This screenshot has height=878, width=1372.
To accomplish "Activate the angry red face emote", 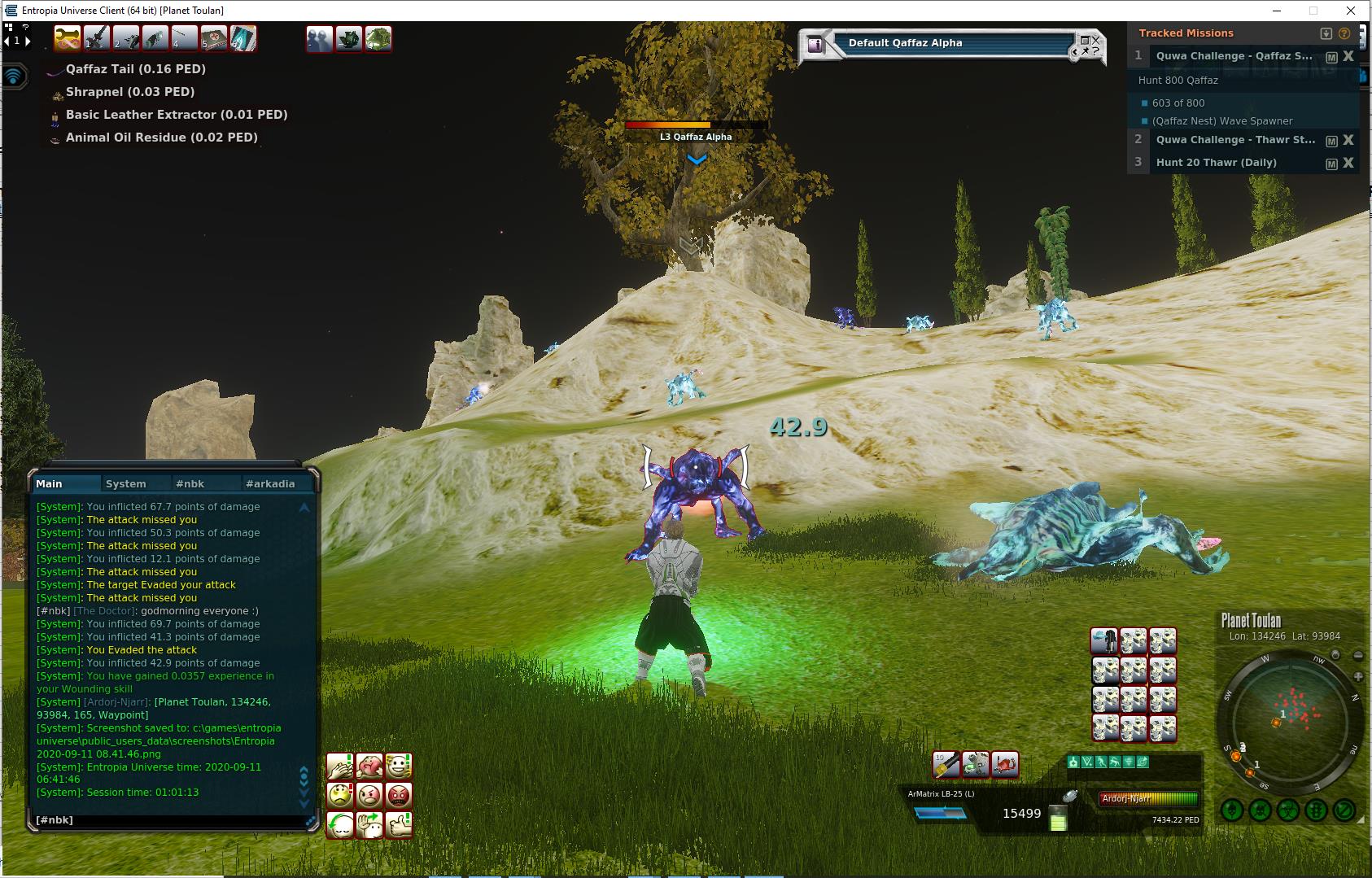I will click(x=399, y=795).
